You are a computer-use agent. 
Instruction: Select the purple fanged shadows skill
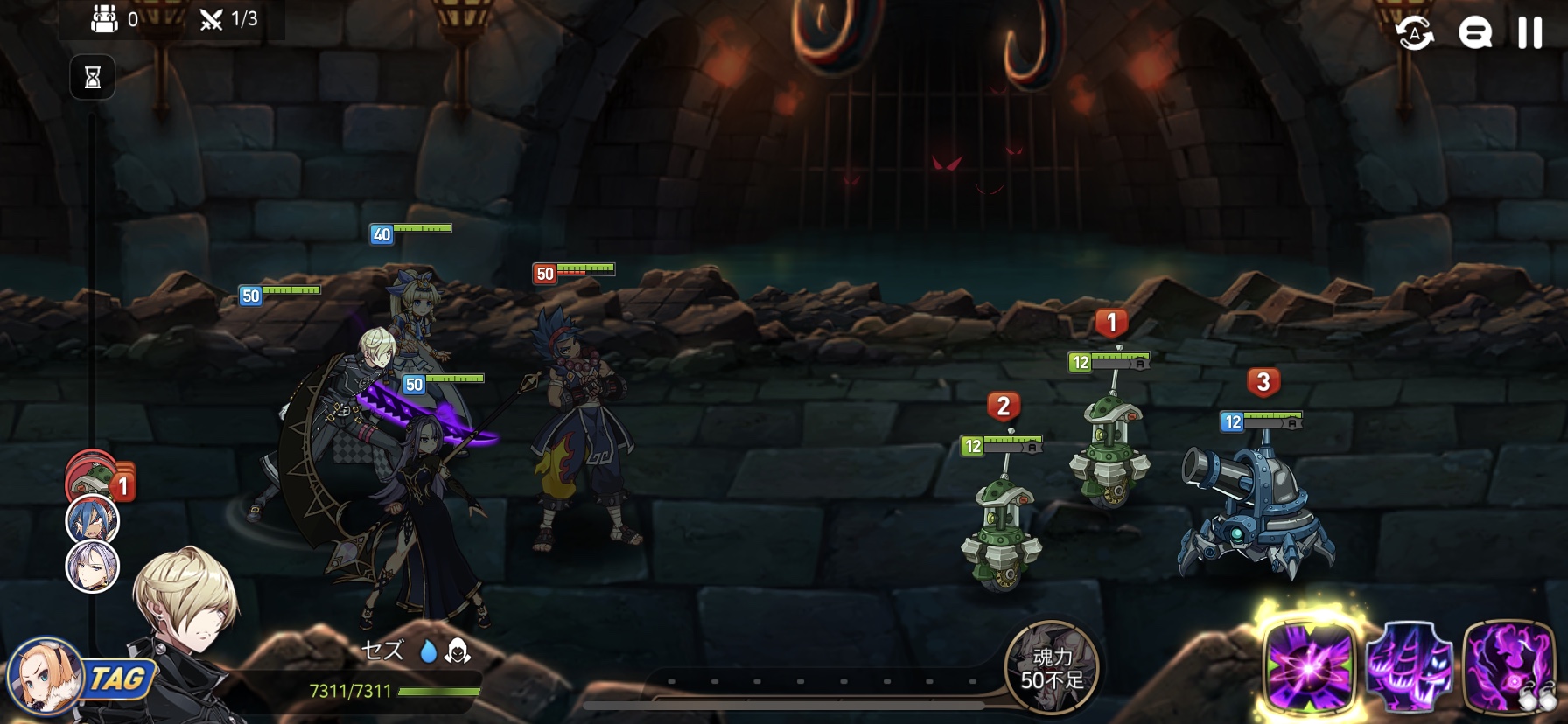(x=1409, y=669)
